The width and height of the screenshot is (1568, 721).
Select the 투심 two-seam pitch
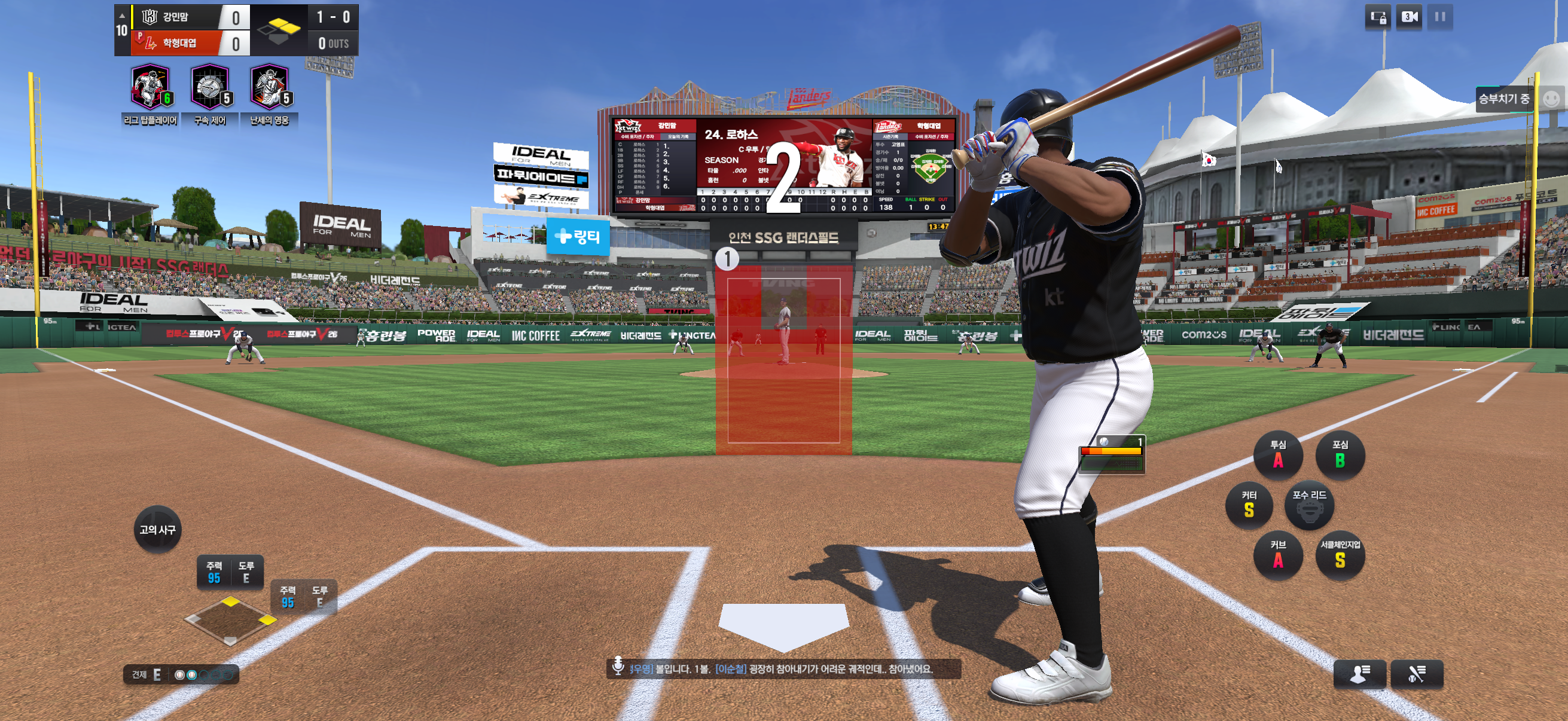[1277, 454]
